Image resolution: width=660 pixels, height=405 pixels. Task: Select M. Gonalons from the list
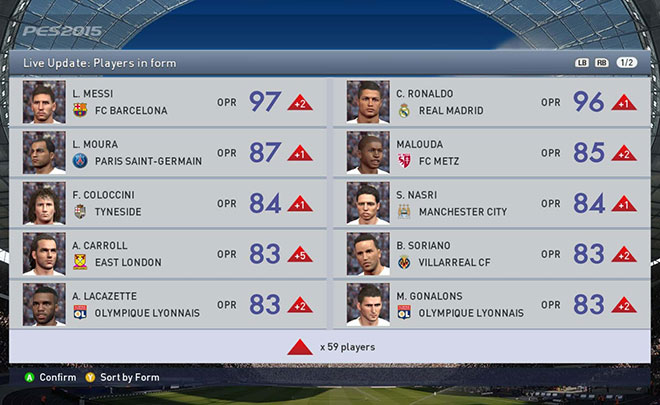491,304
